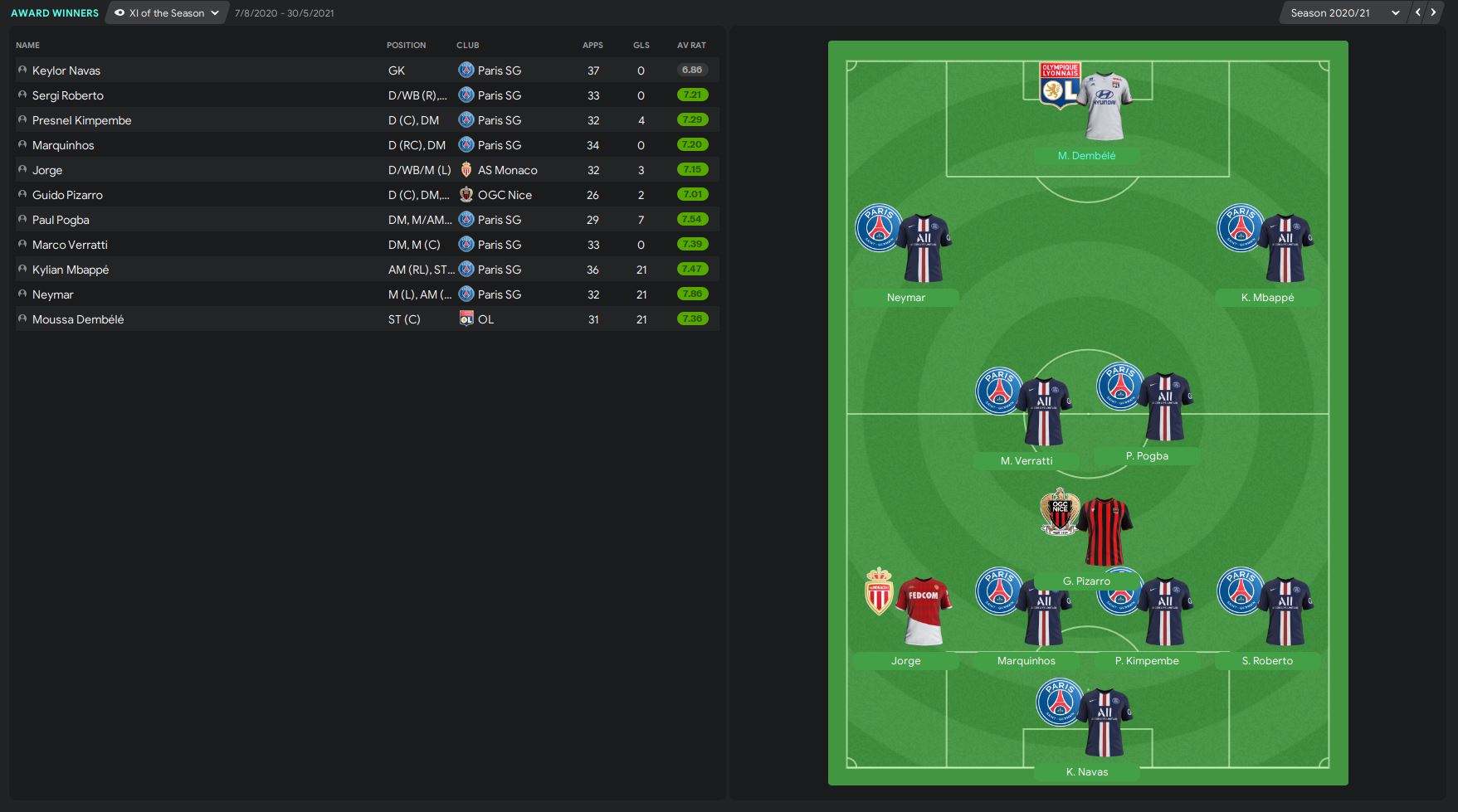Image resolution: width=1458 pixels, height=812 pixels.
Task: Click Moussa Dembélé's name in the list
Action: coord(78,319)
